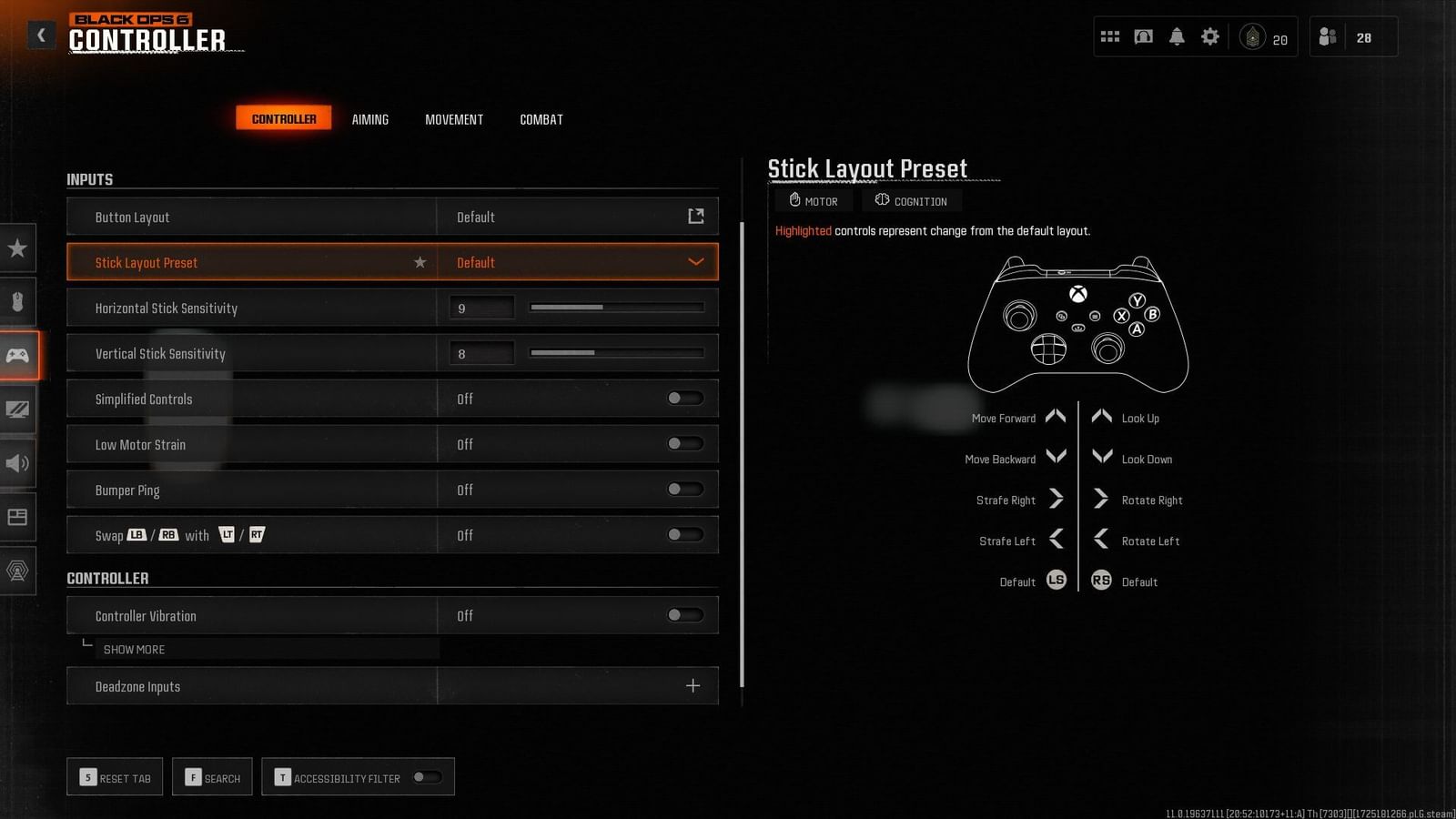Image resolution: width=1456 pixels, height=819 pixels.
Task: Enable Low Motor Strain
Action: point(683,443)
